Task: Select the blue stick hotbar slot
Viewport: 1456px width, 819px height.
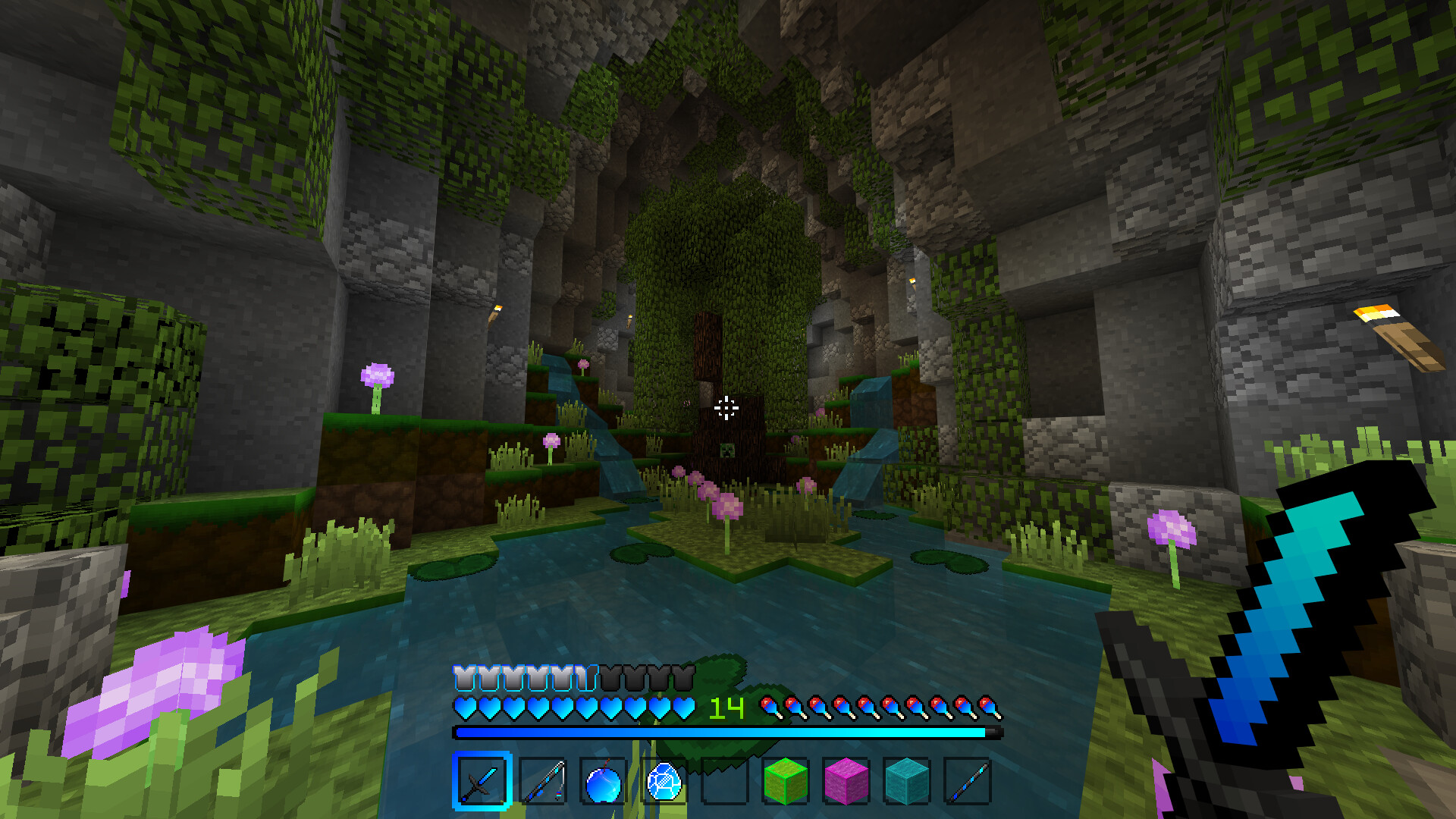Action: click(968, 781)
